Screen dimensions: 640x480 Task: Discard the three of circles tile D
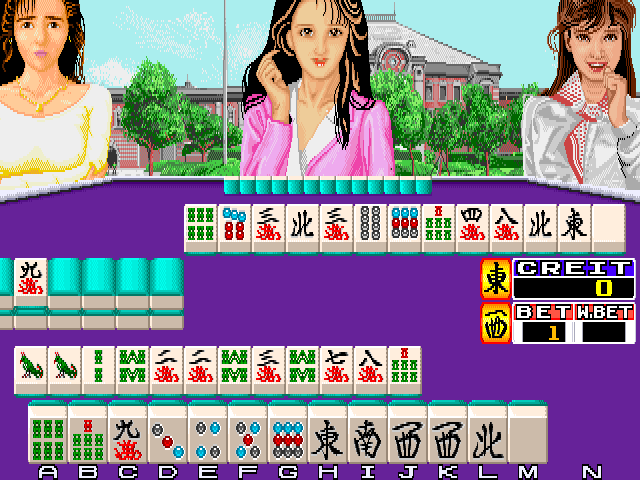pyautogui.click(x=167, y=434)
